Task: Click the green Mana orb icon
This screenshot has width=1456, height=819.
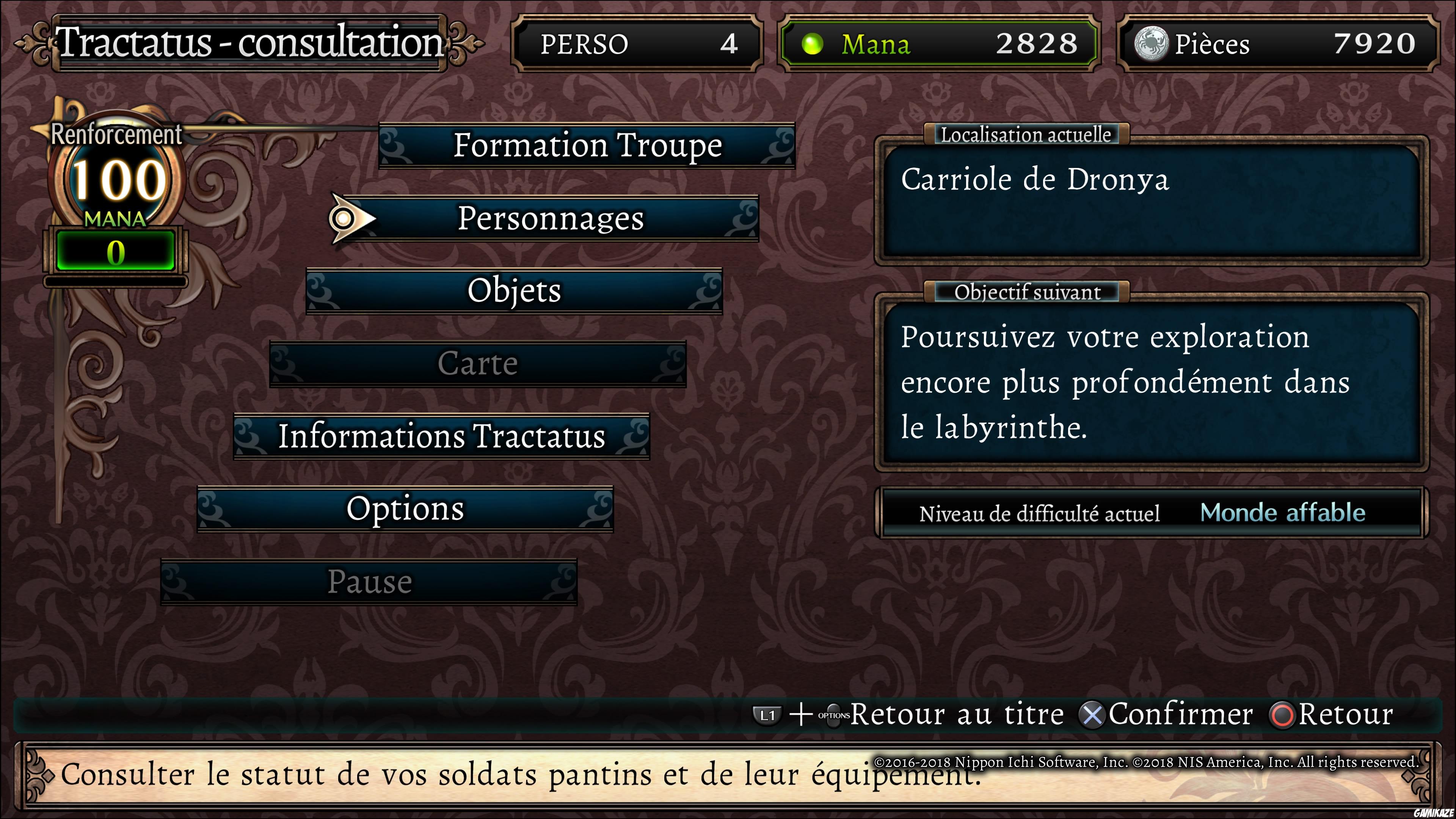Action: tap(814, 44)
